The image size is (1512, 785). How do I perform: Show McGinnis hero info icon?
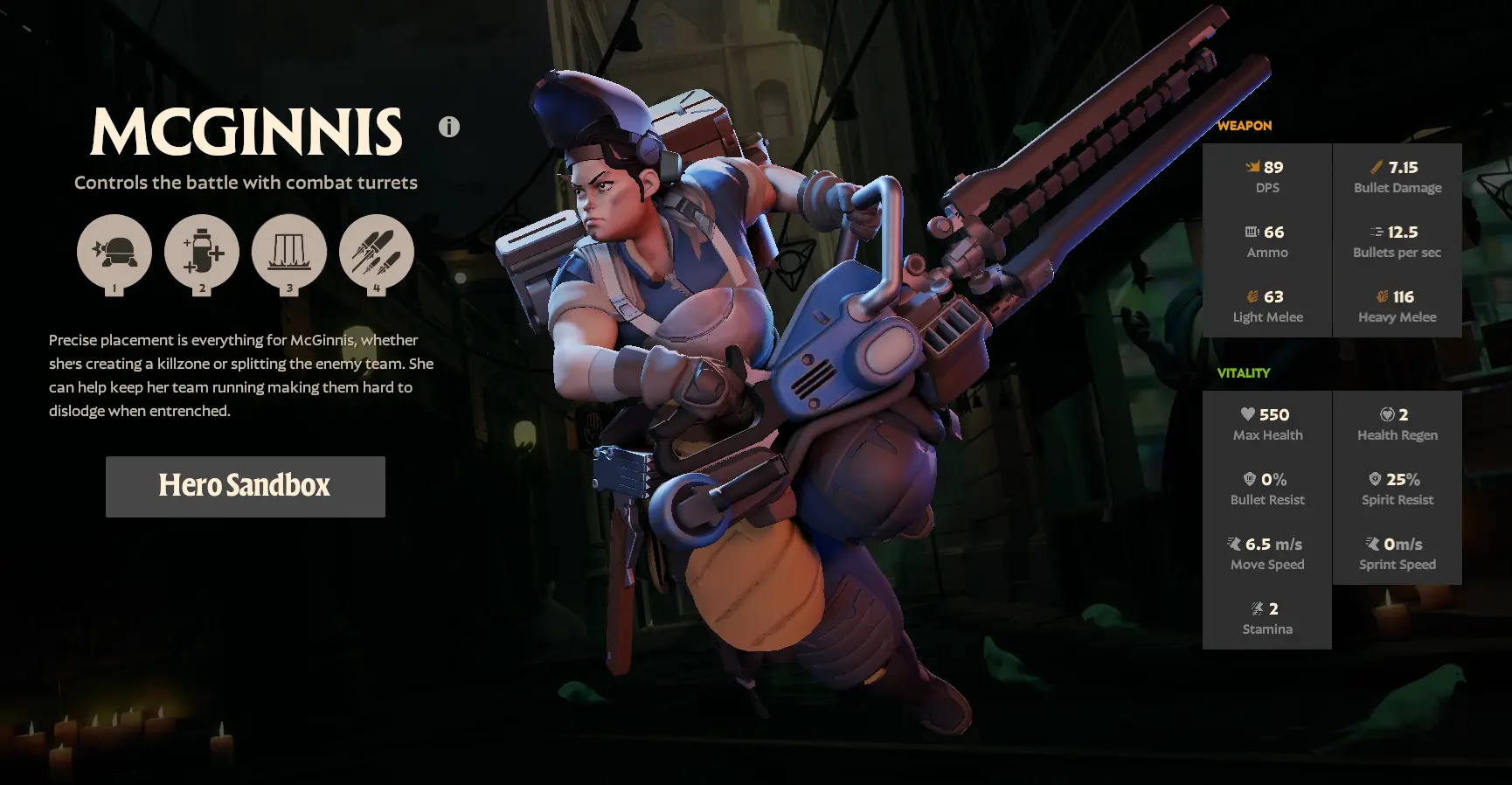coord(449,127)
